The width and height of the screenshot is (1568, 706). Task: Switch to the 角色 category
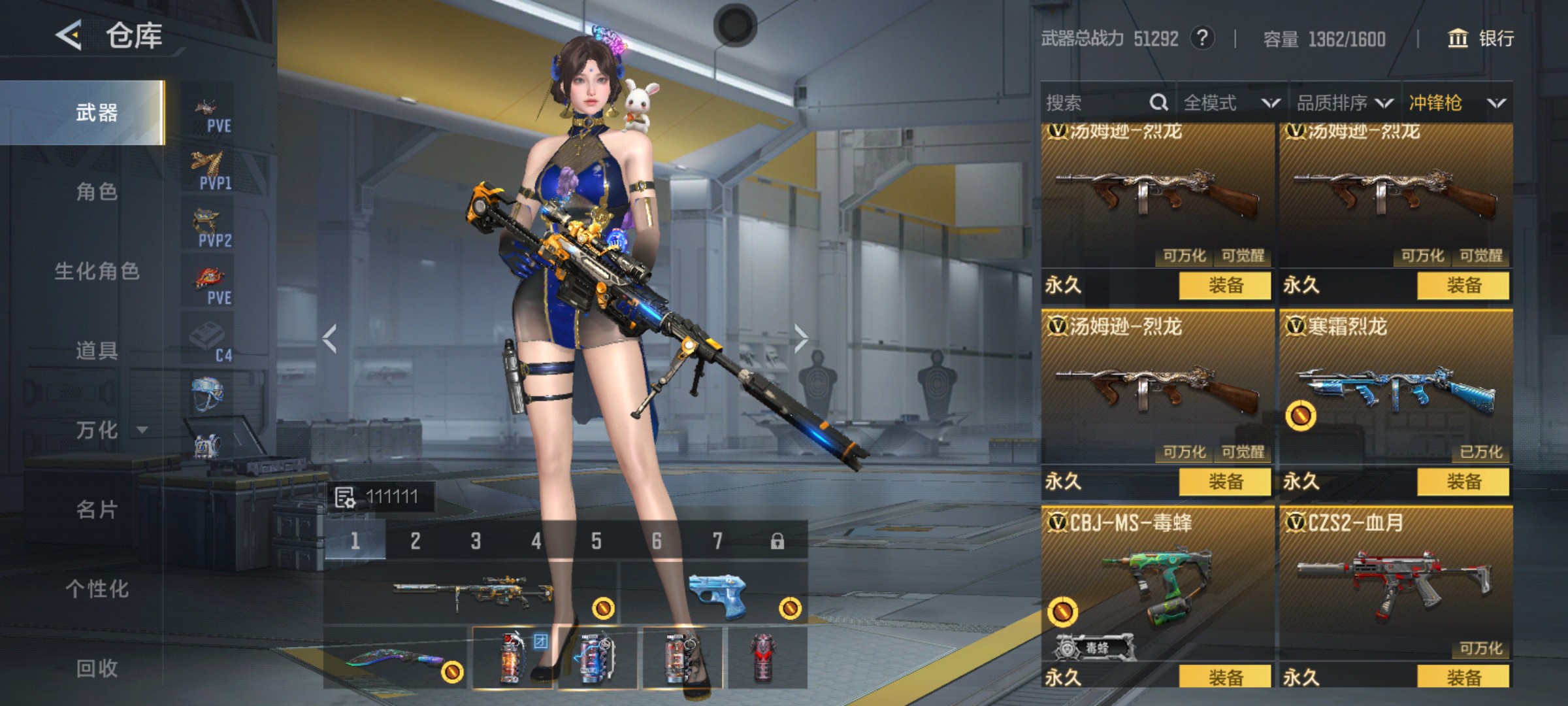(x=97, y=192)
